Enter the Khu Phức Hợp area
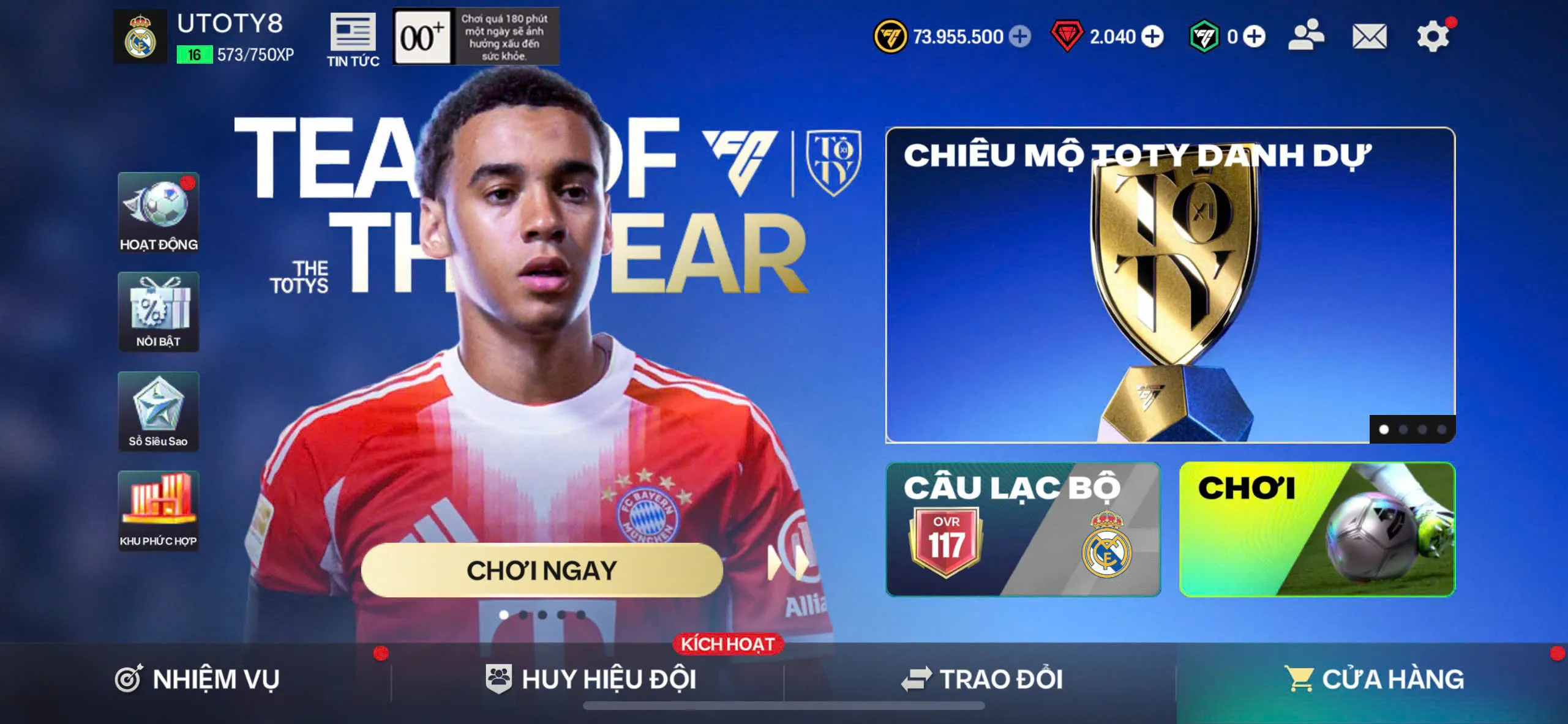Screen dimensions: 1568x724 click(159, 511)
